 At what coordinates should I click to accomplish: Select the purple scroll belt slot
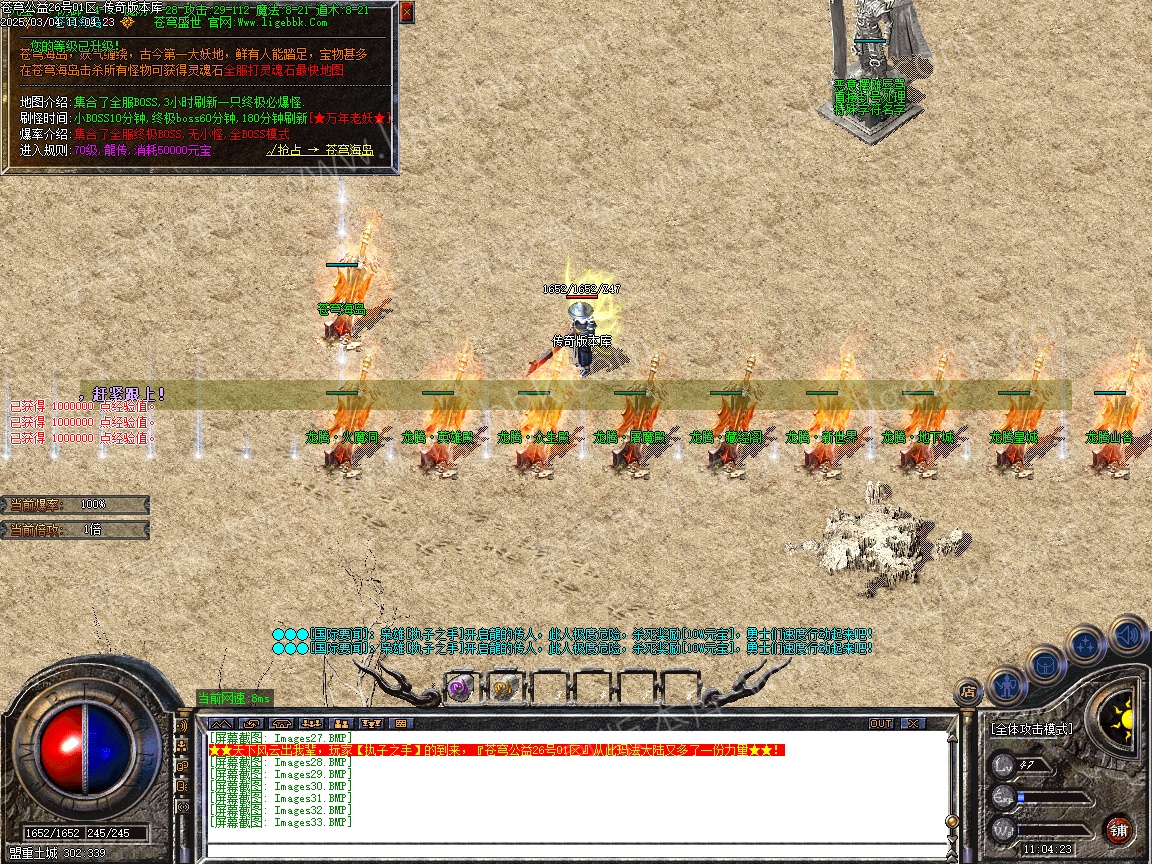point(459,687)
